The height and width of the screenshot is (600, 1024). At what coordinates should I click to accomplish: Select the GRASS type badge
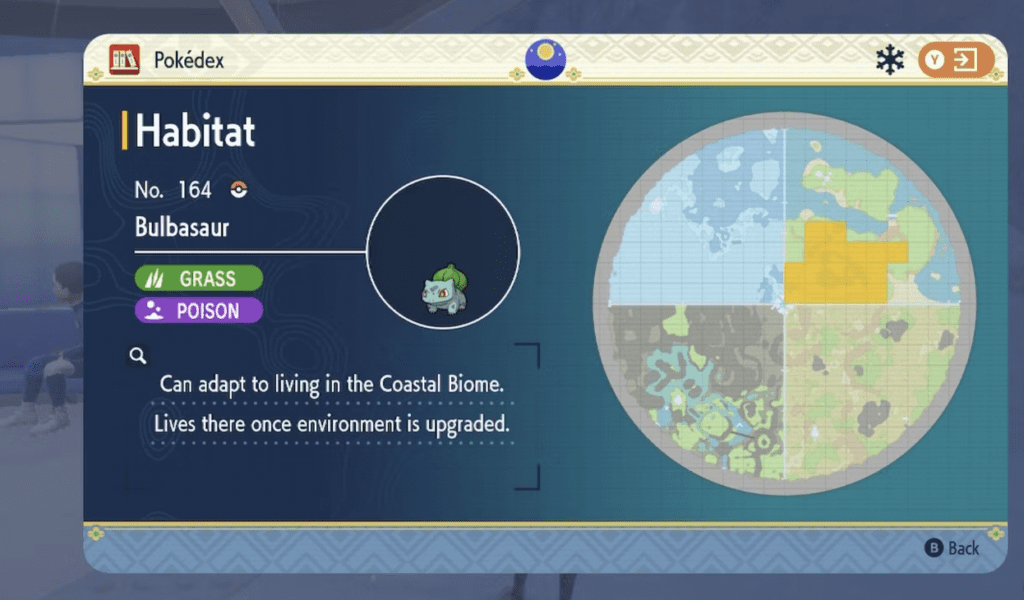(198, 278)
